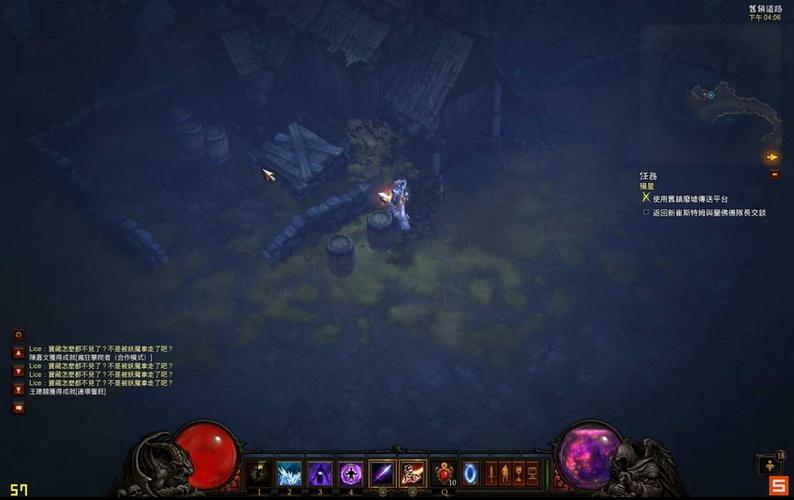Click the orange arrow beside the minimap

pos(772,157)
